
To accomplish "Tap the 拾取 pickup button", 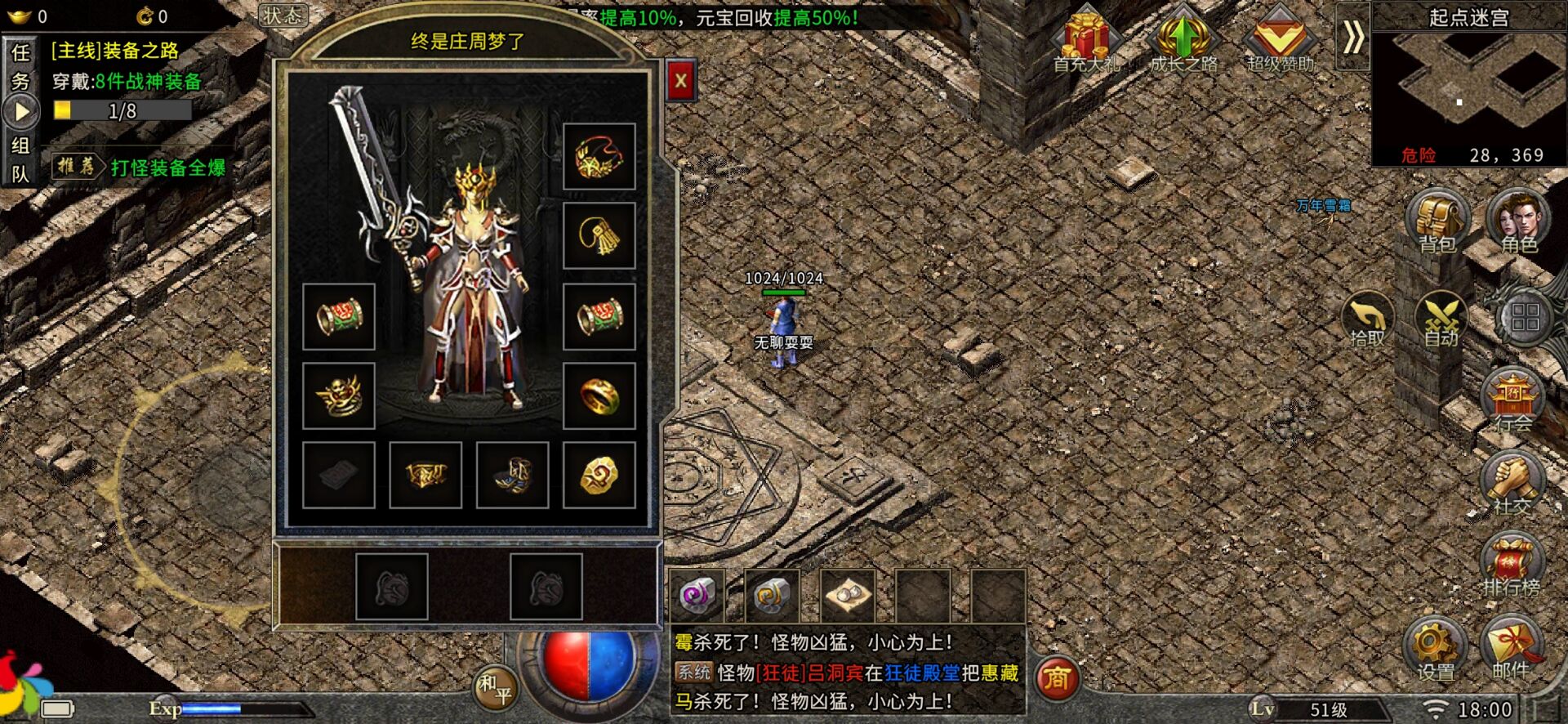I will pyautogui.click(x=1367, y=319).
